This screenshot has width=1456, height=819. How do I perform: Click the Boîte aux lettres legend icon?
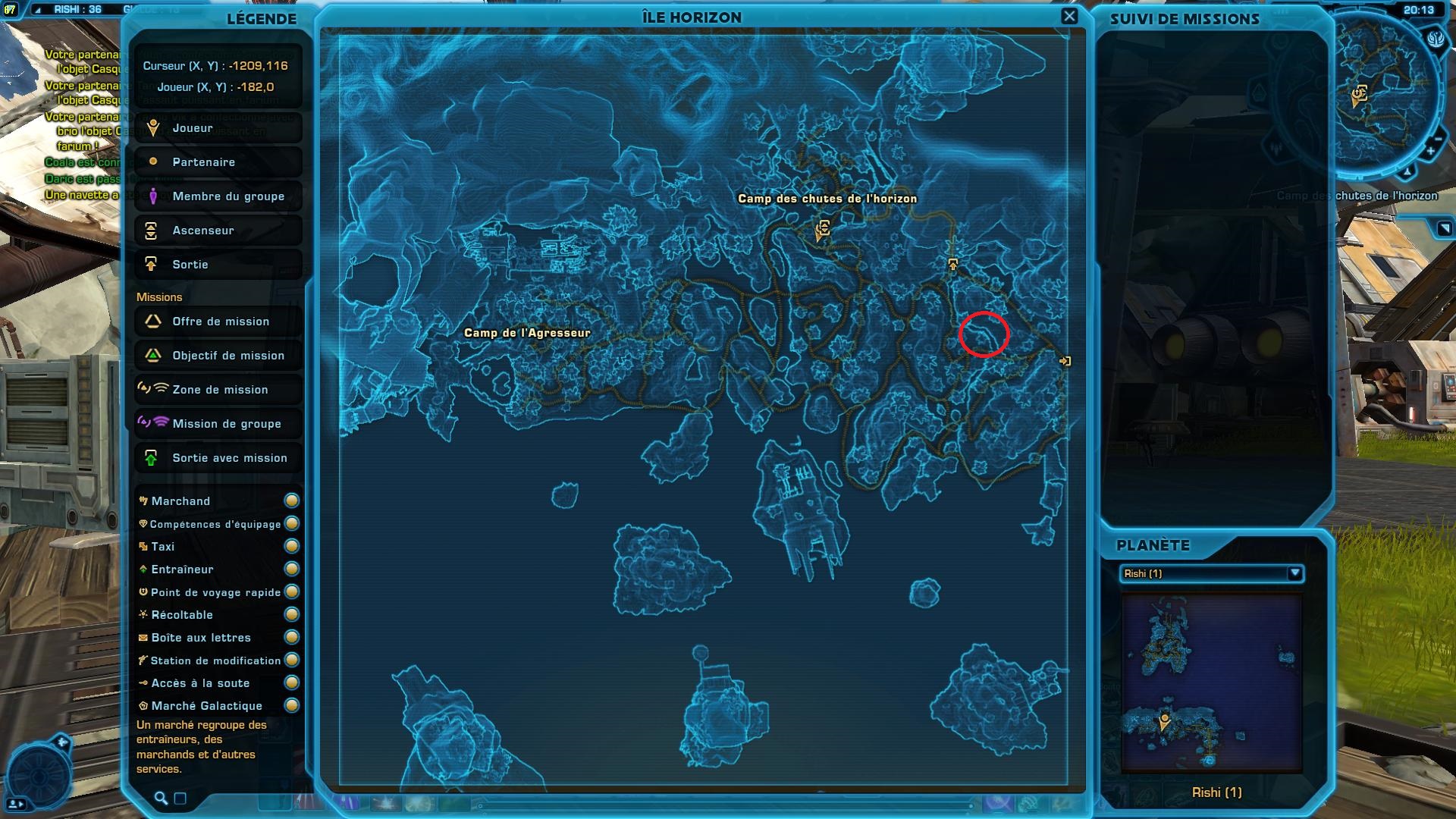pos(143,638)
